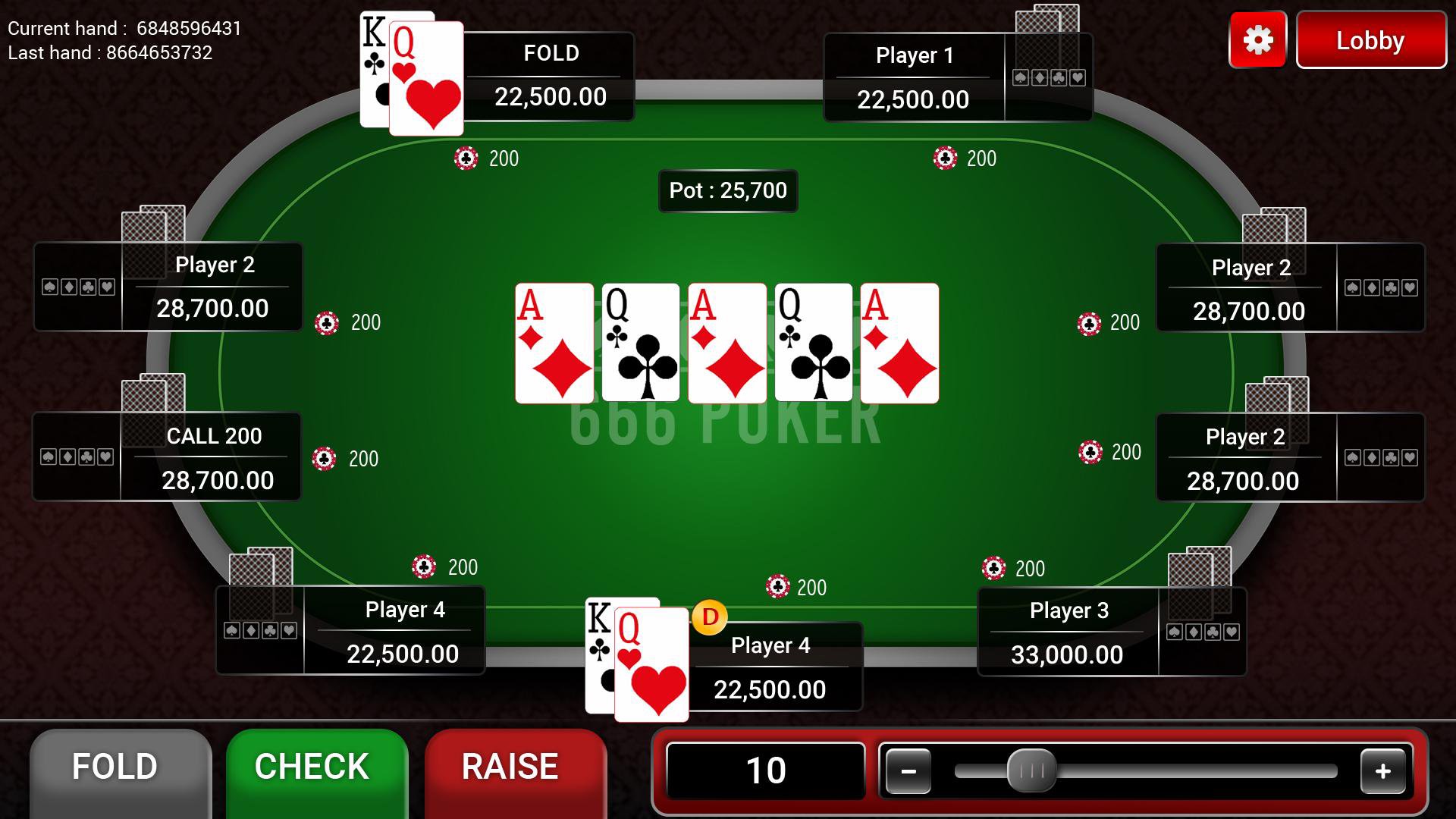Open the settings gear icon
Screen dimensions: 1456x819
click(x=1257, y=40)
